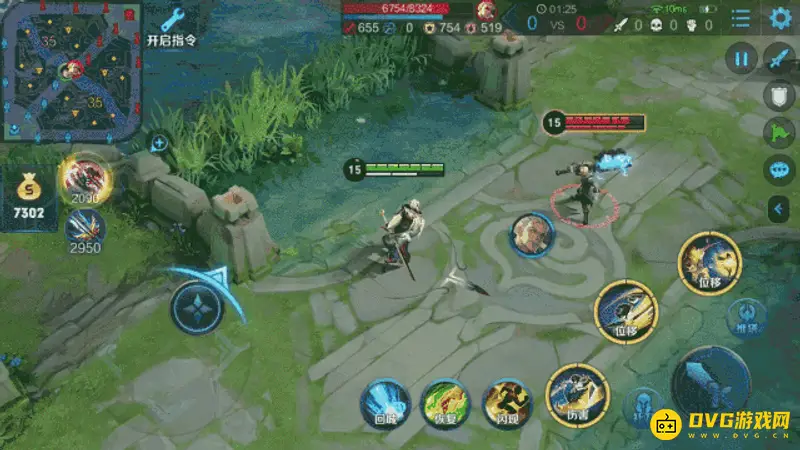800x450 pixels.
Task: Tap the 开启指令 wrench button
Action: point(171,27)
